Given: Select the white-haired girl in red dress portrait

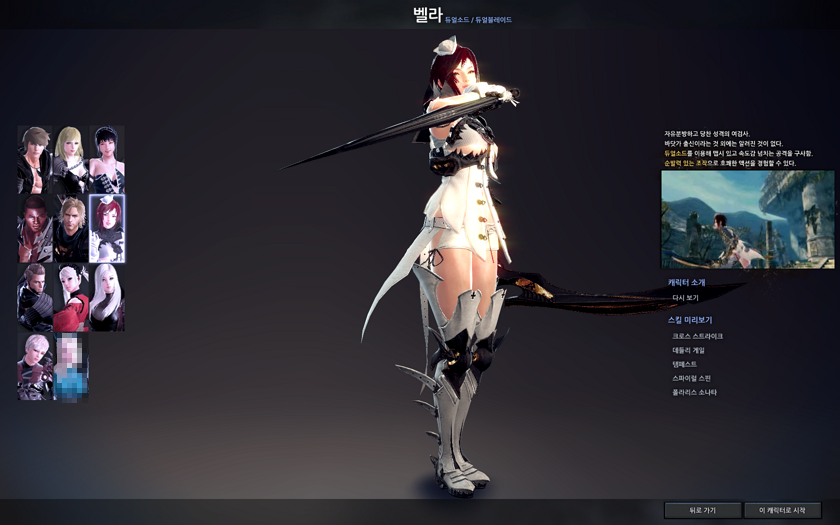Looking at the screenshot, I should [71, 297].
